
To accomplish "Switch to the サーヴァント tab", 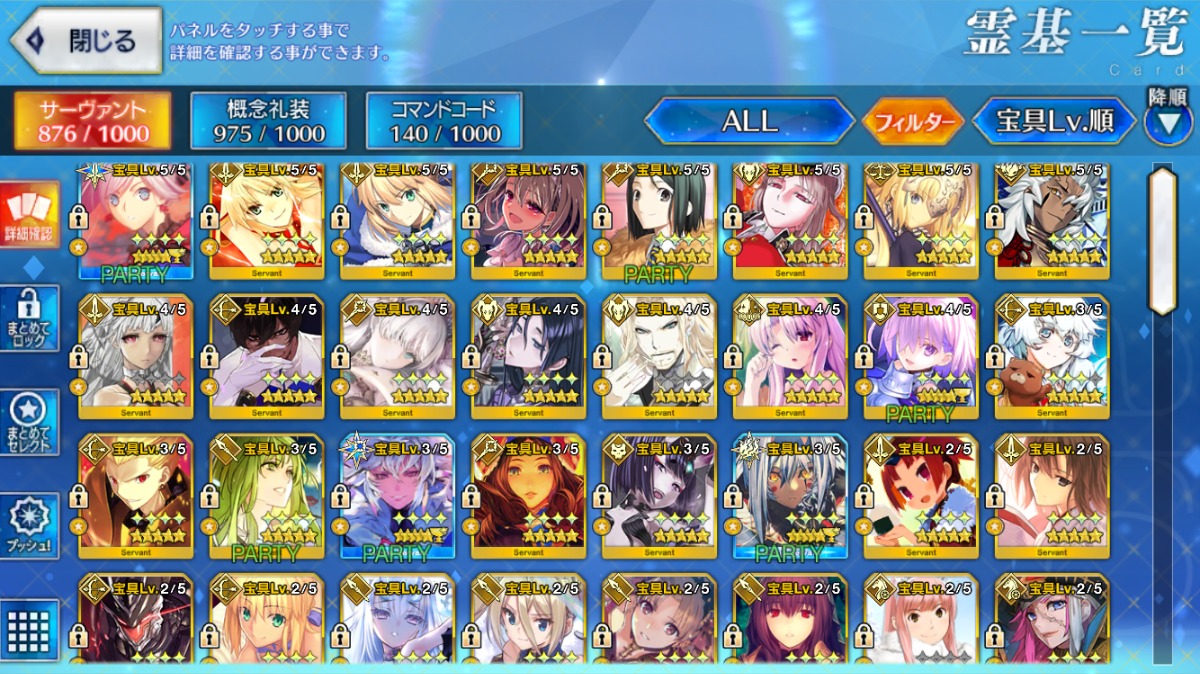I will pos(92,121).
